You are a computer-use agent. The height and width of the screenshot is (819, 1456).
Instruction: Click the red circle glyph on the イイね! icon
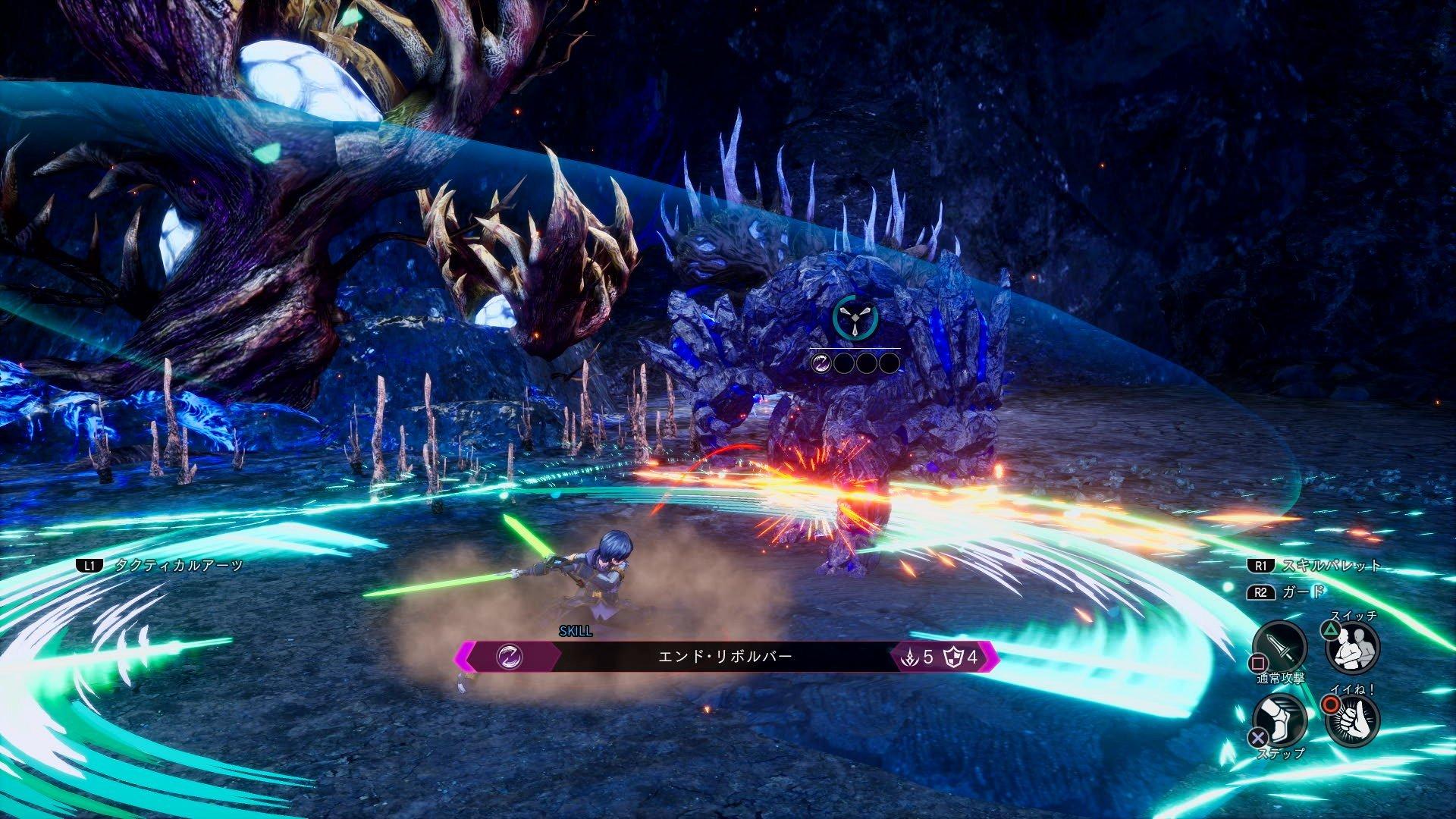1332,704
